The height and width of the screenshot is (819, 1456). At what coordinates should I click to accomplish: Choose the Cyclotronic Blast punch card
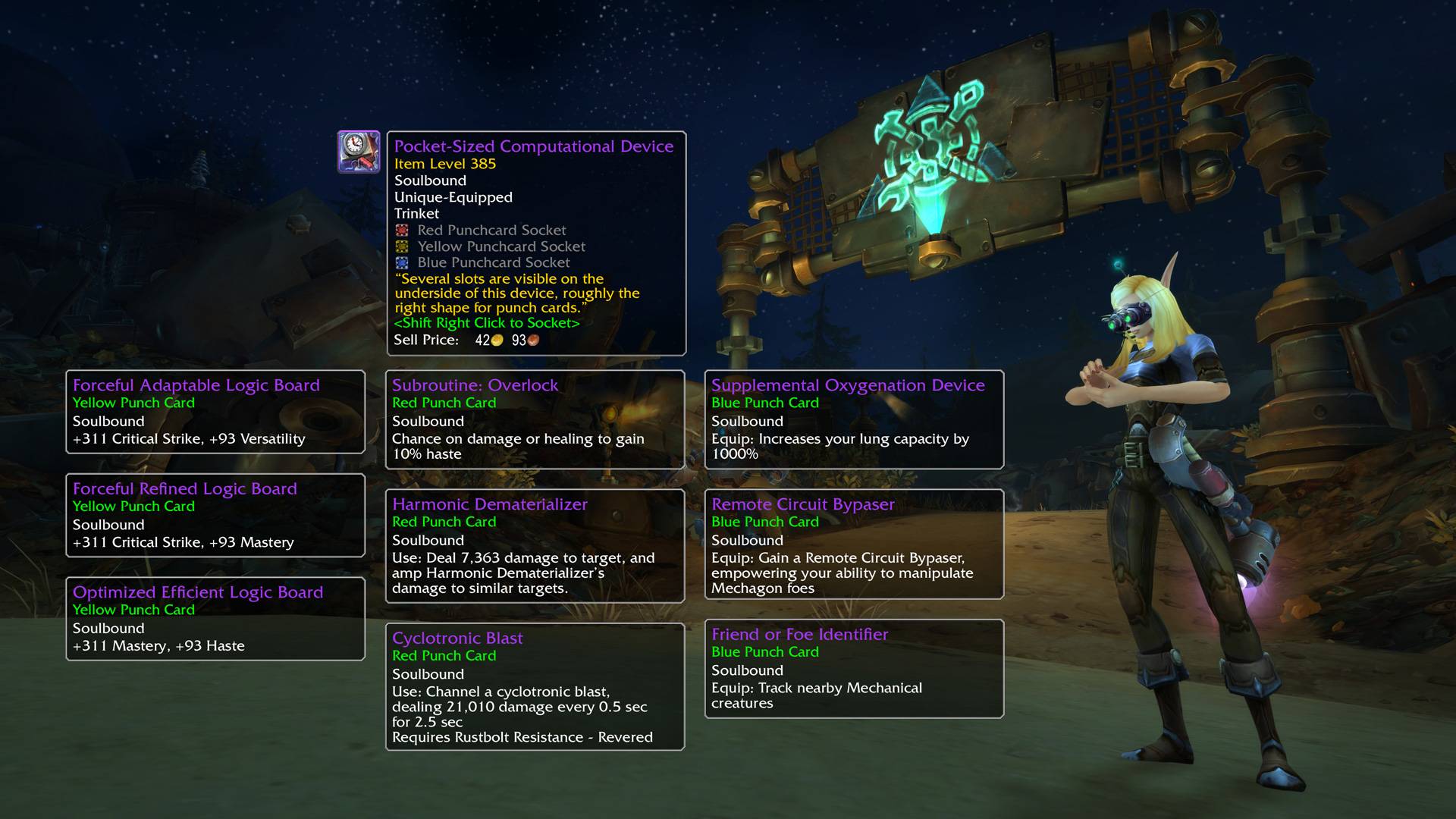[x=535, y=687]
